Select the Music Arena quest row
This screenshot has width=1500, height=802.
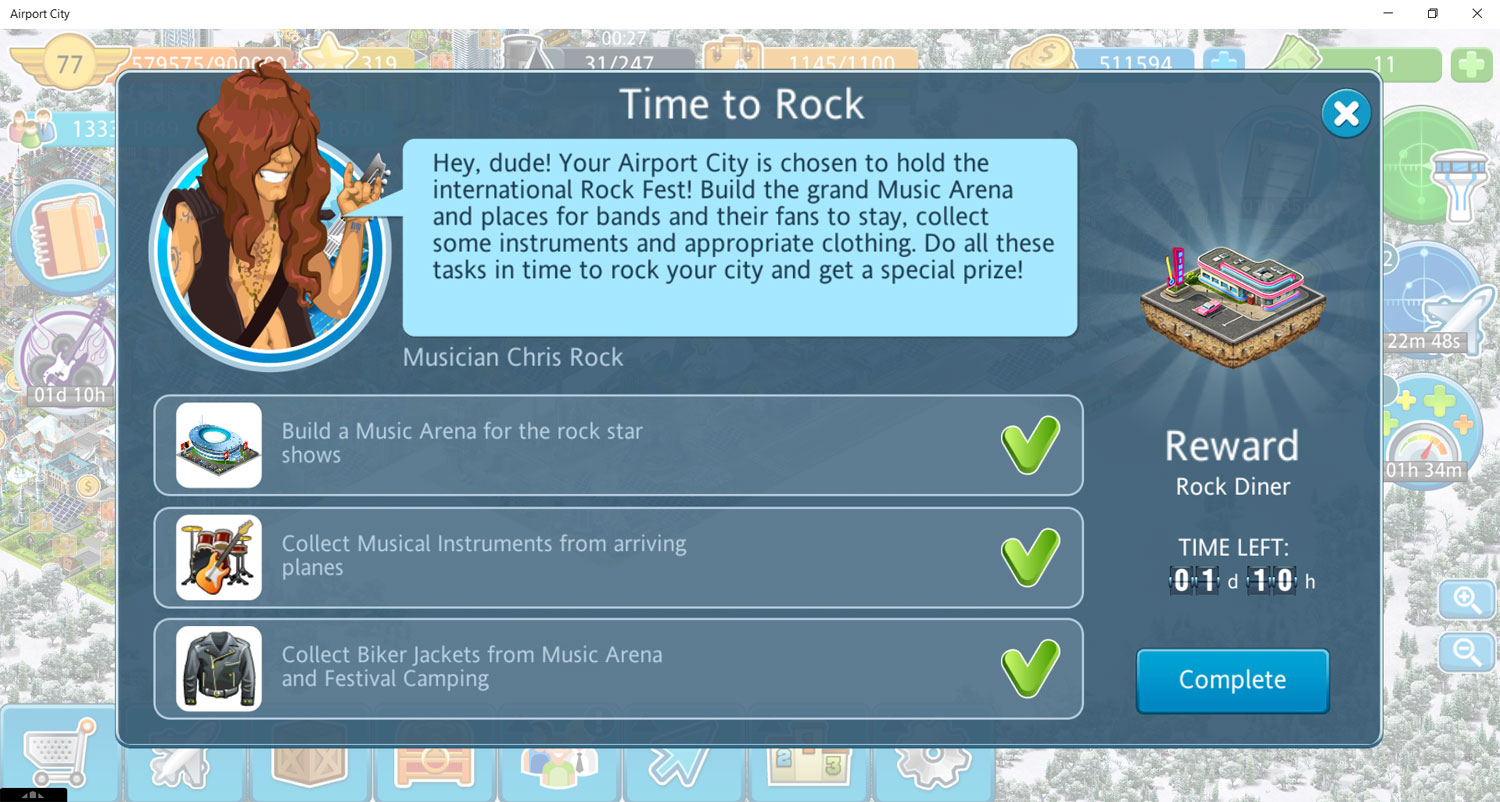618,445
